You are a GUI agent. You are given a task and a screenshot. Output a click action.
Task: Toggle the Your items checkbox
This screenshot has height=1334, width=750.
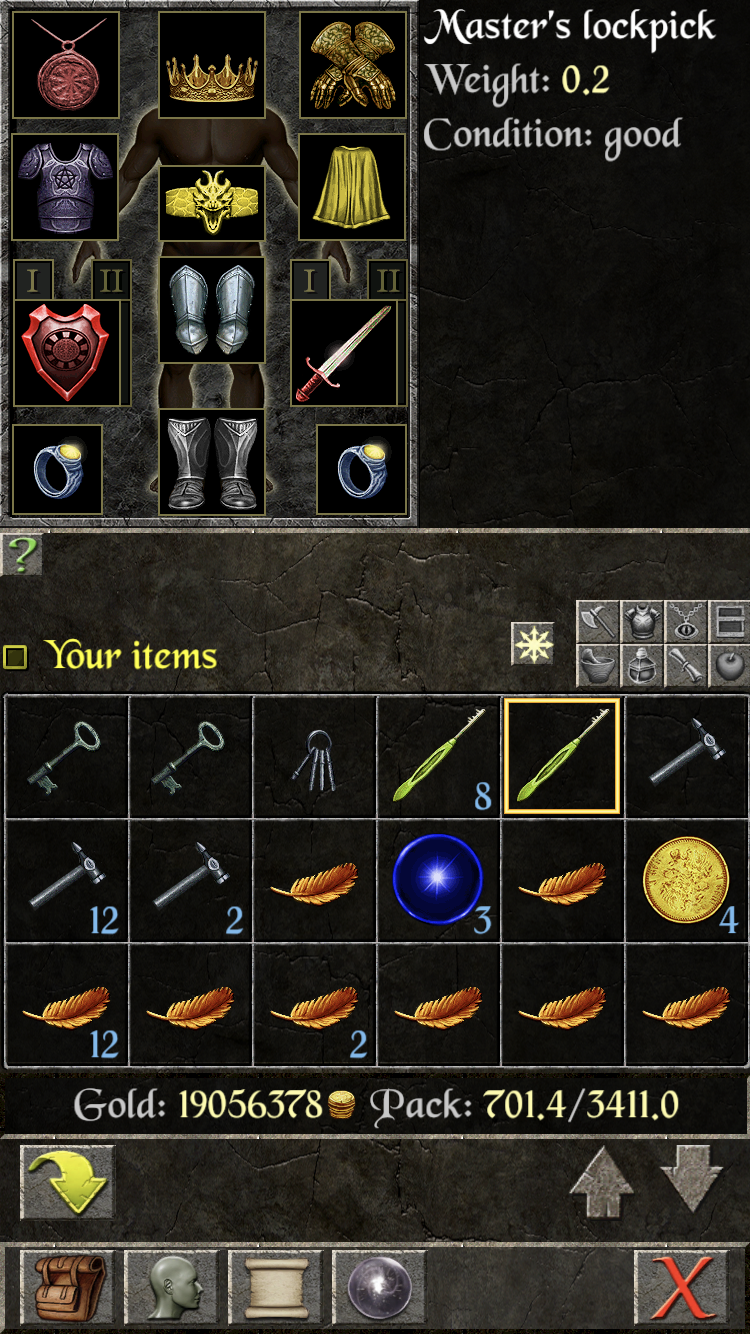(16, 656)
